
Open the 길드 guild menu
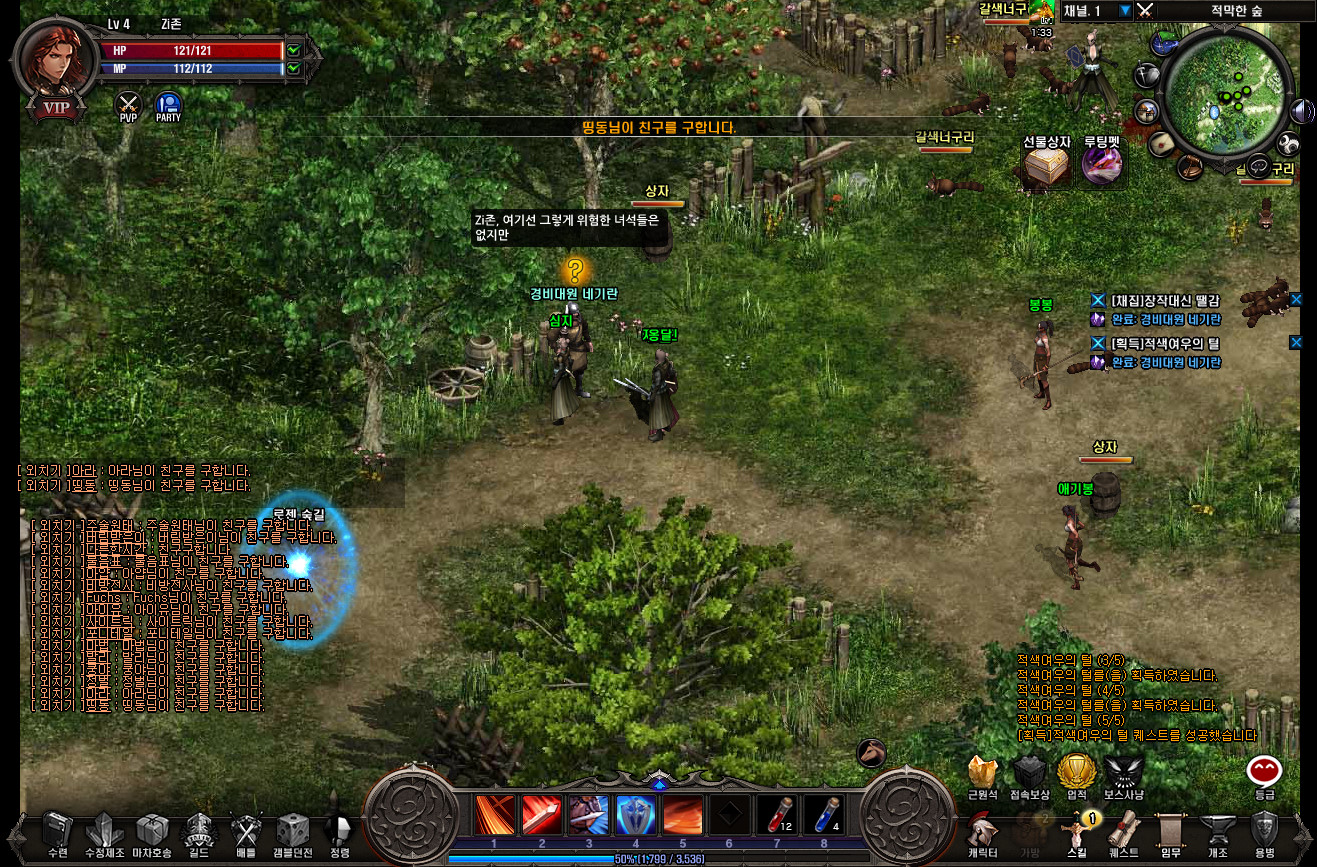(197, 830)
